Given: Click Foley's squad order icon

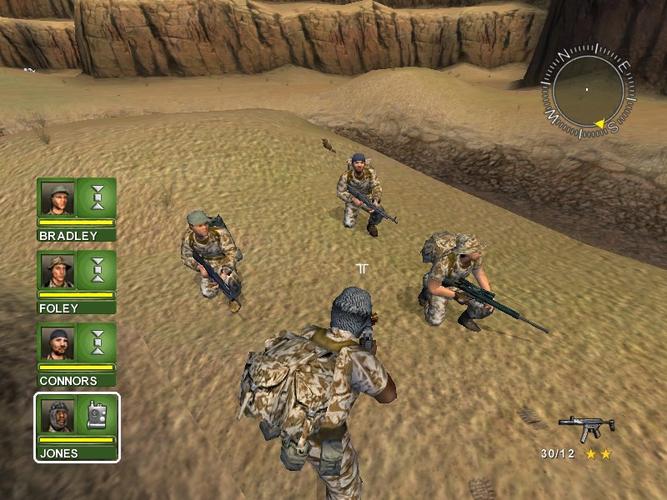Looking at the screenshot, I should [97, 269].
